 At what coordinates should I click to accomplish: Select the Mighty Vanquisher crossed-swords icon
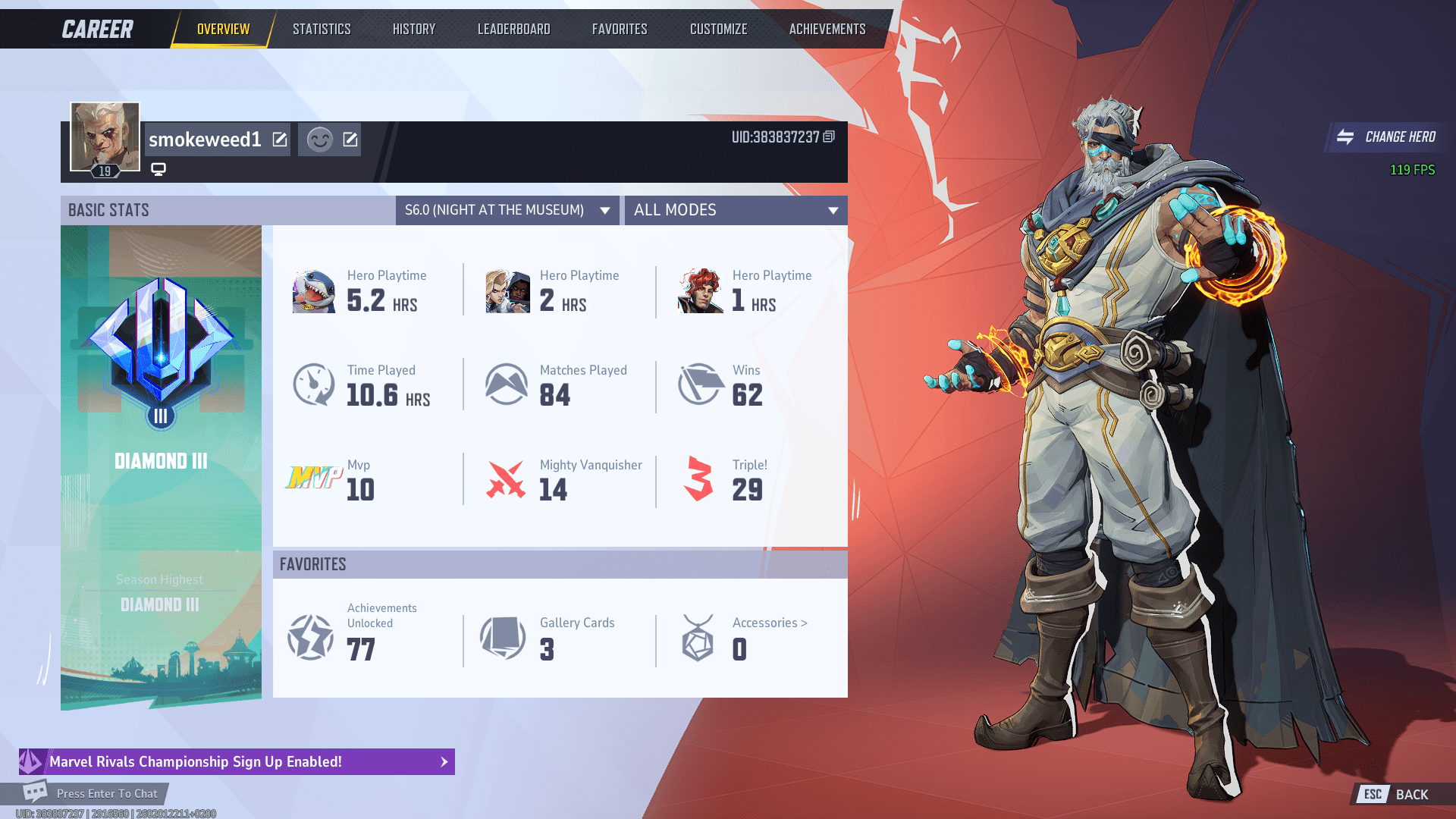tap(507, 479)
